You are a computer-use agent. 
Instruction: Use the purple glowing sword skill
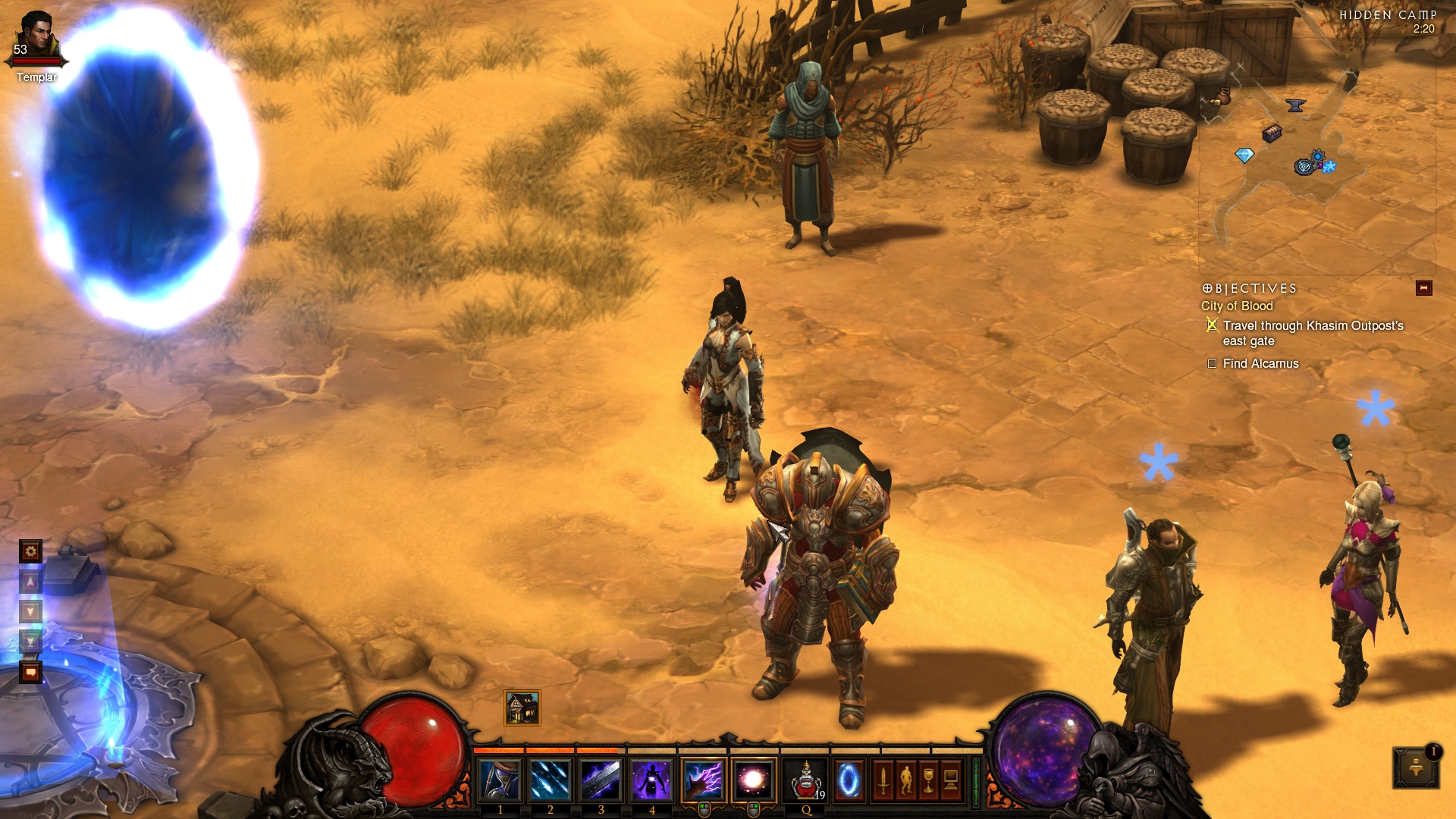click(601, 780)
